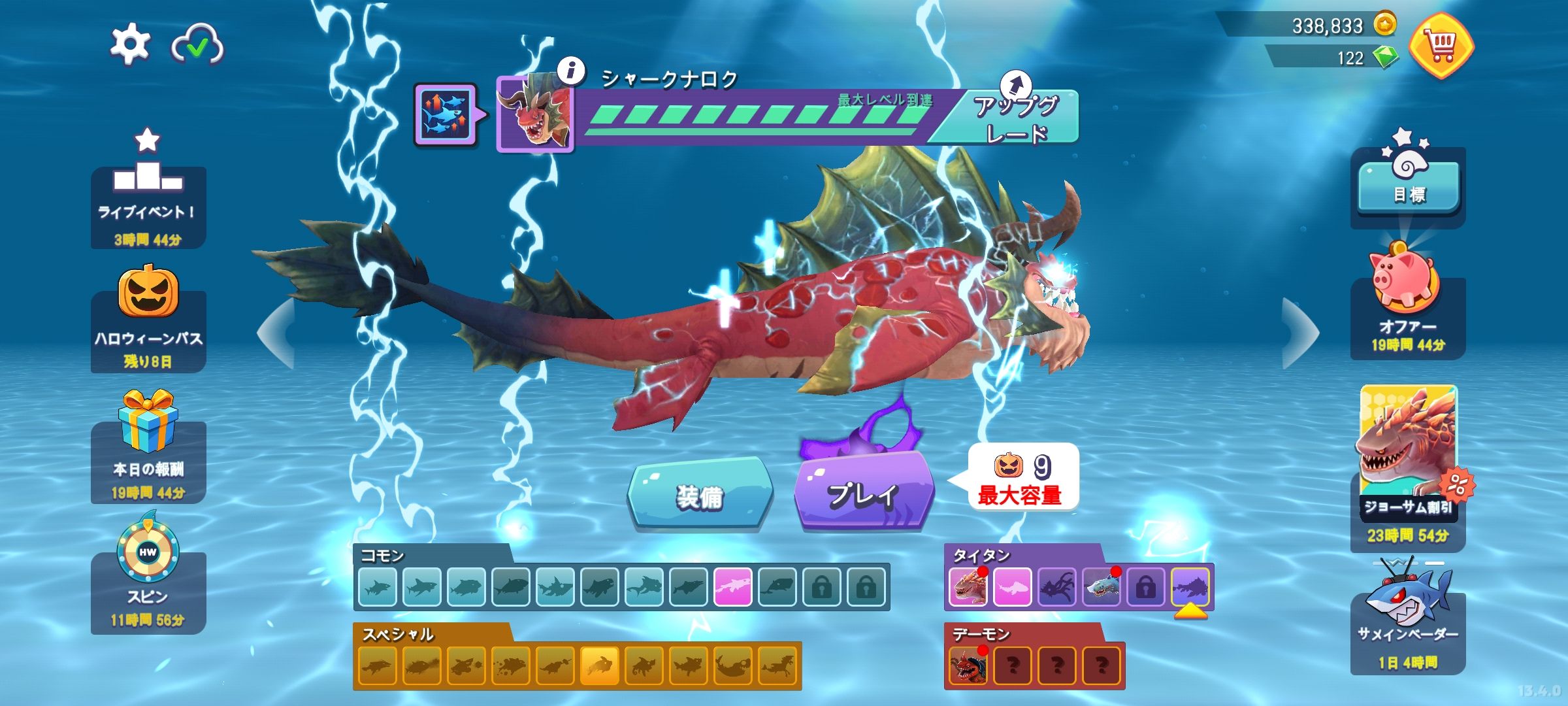Go to the previous shark with left arrow

(x=276, y=333)
